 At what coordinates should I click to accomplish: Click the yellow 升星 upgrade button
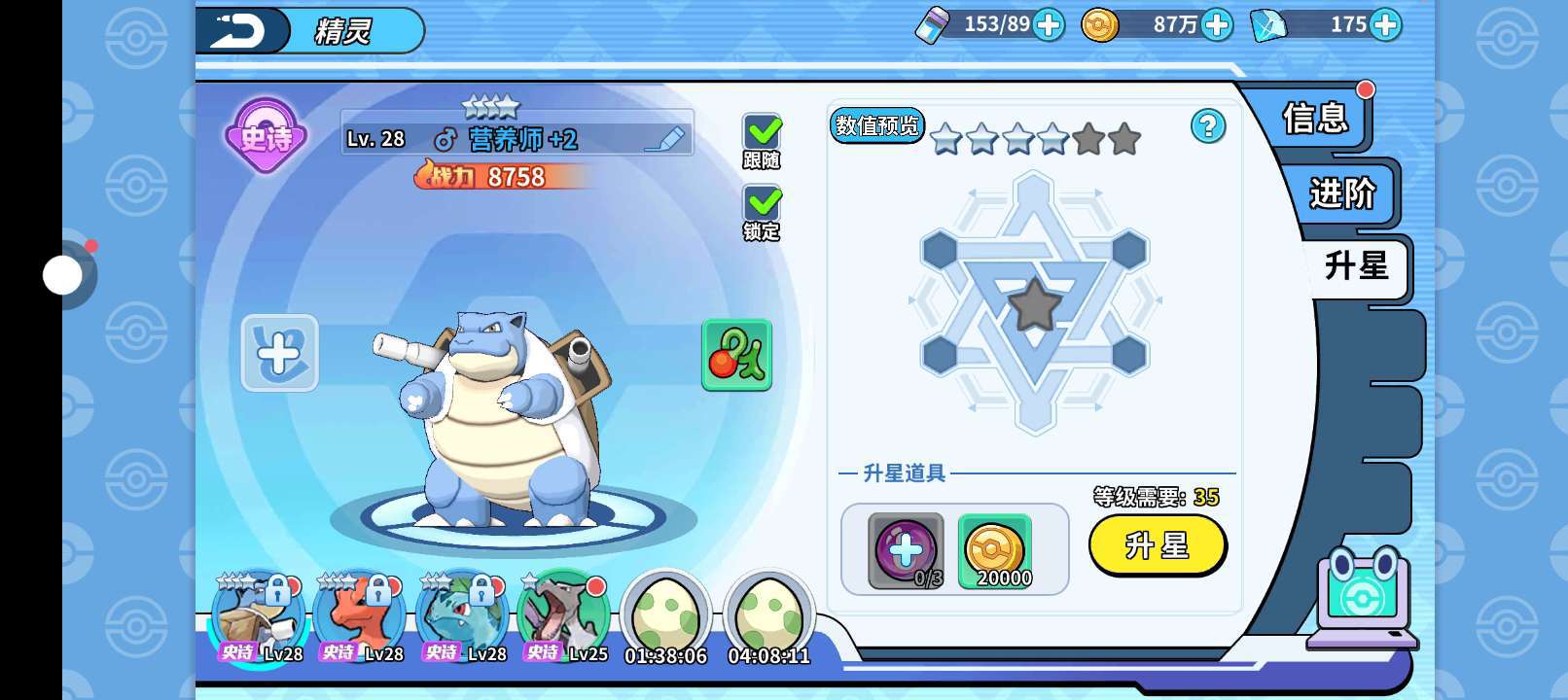(x=1157, y=545)
